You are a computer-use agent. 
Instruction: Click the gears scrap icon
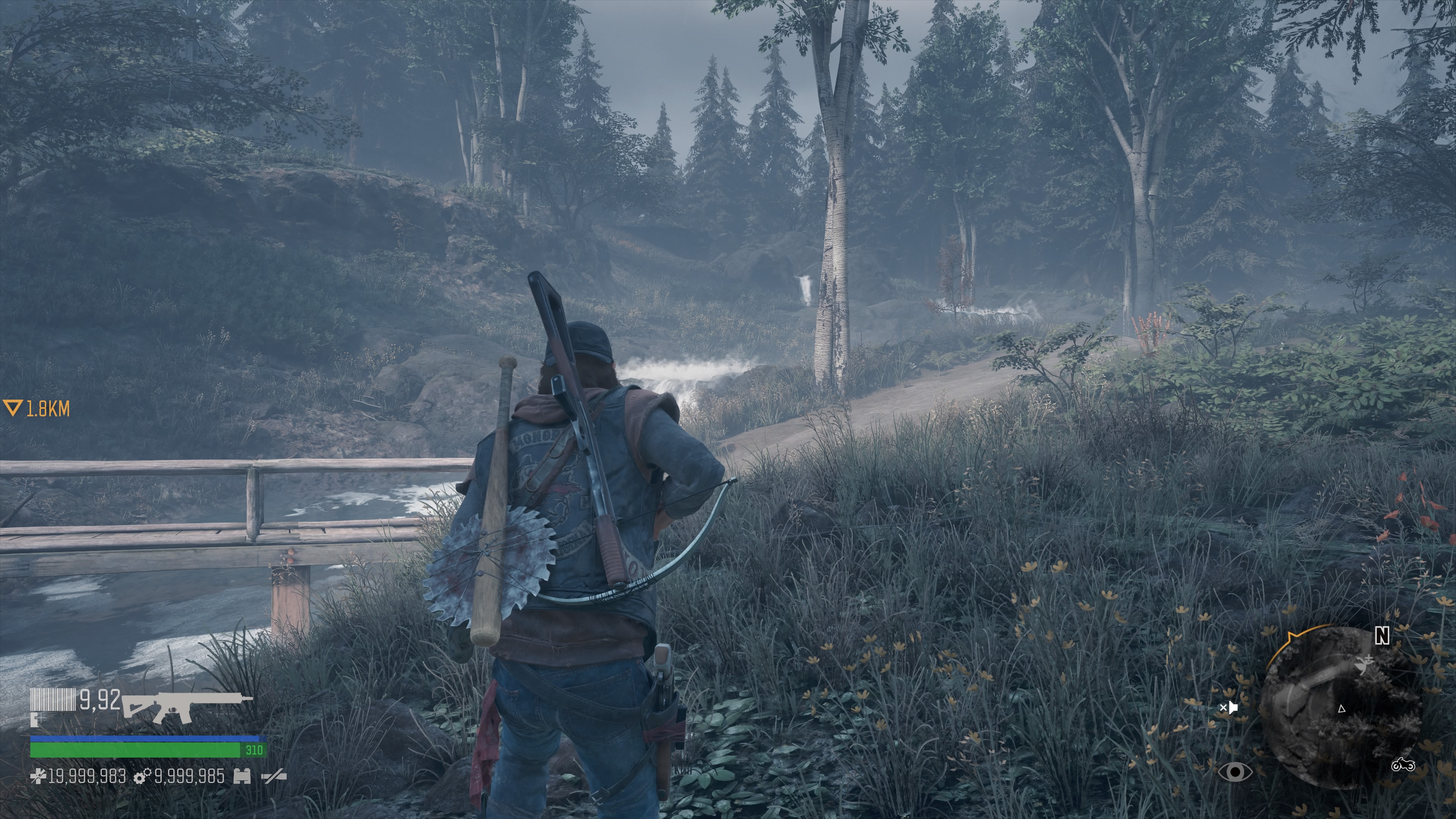(142, 777)
